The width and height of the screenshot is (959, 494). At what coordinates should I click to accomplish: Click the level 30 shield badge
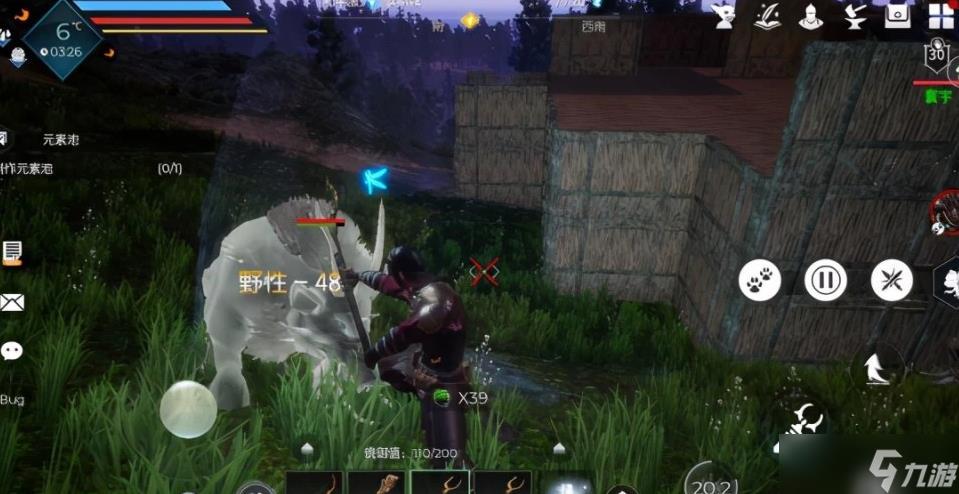pos(937,55)
